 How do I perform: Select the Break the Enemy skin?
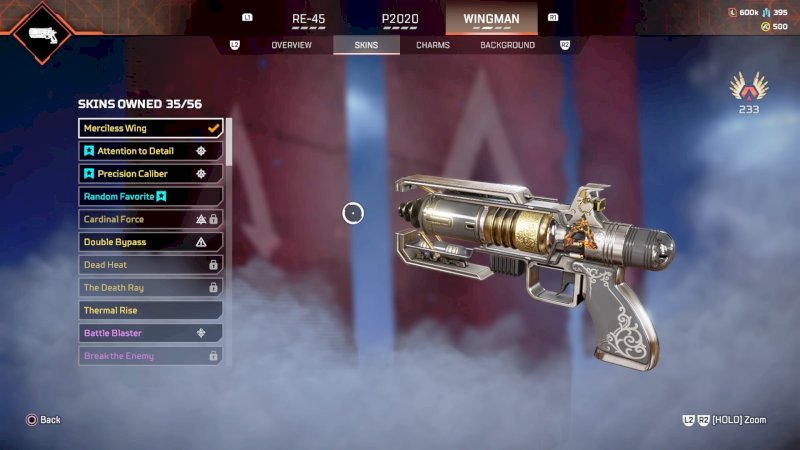pos(151,356)
